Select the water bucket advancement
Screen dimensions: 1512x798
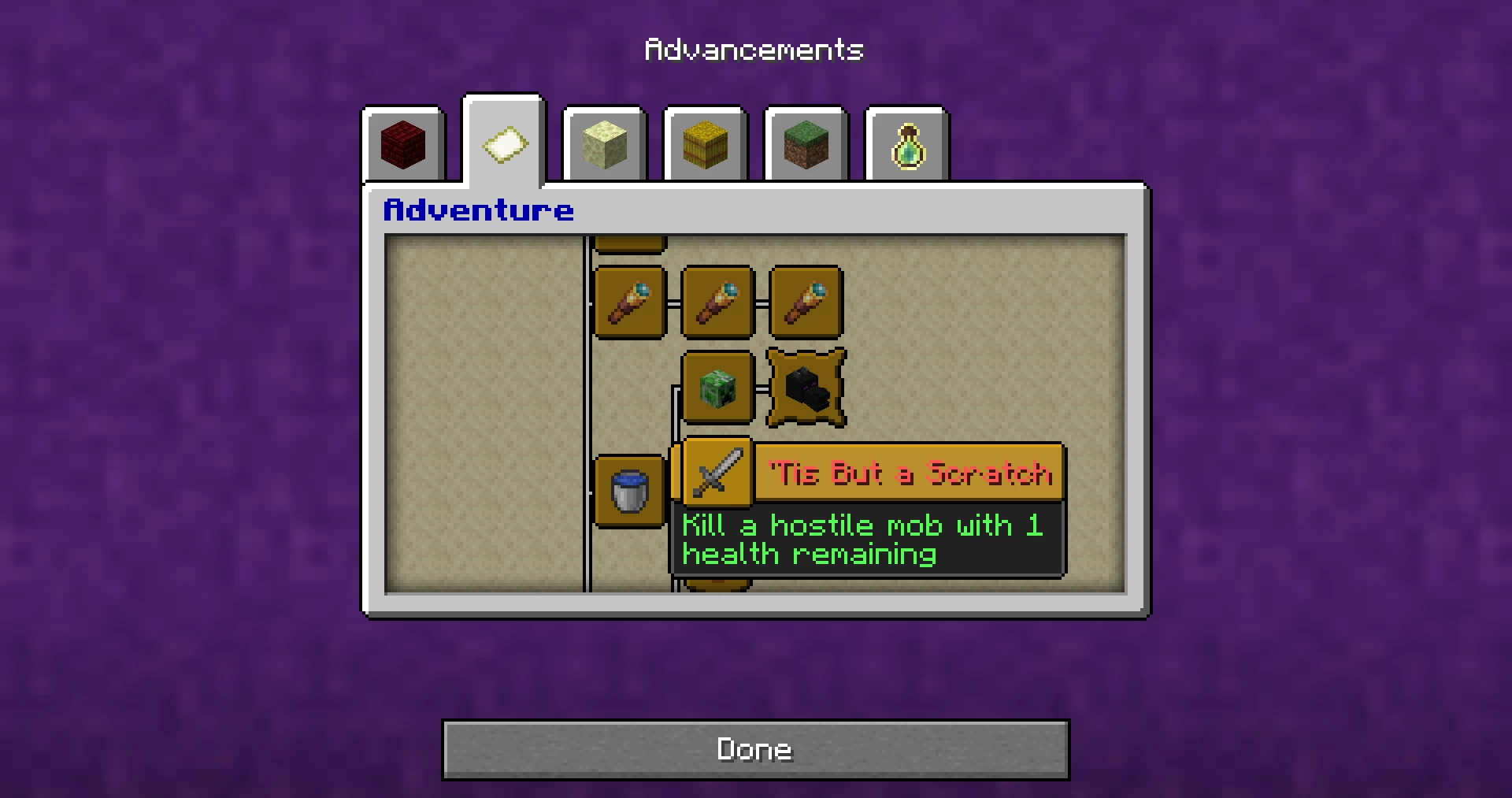click(x=629, y=491)
